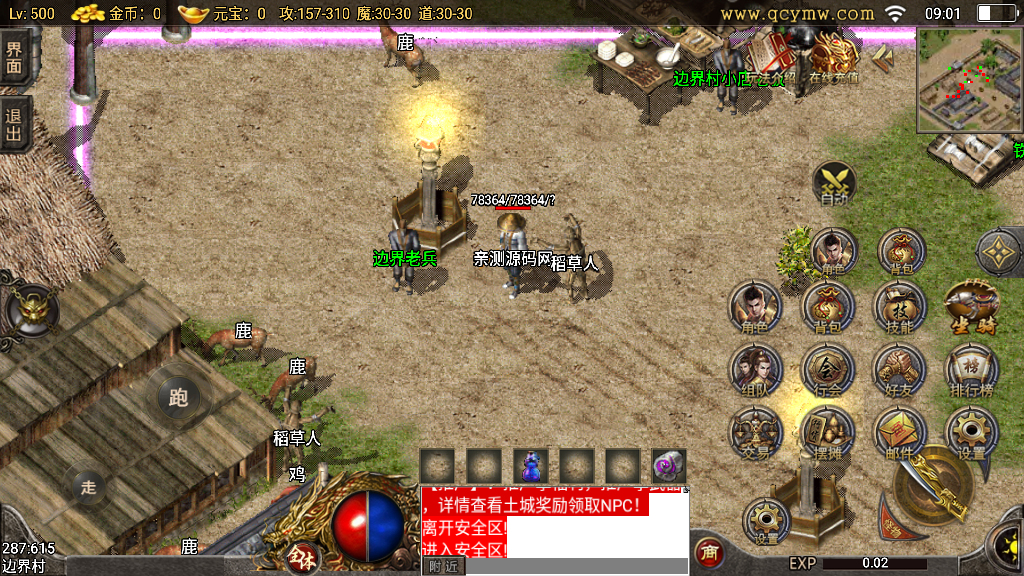Open the 商 shop button

click(x=708, y=553)
